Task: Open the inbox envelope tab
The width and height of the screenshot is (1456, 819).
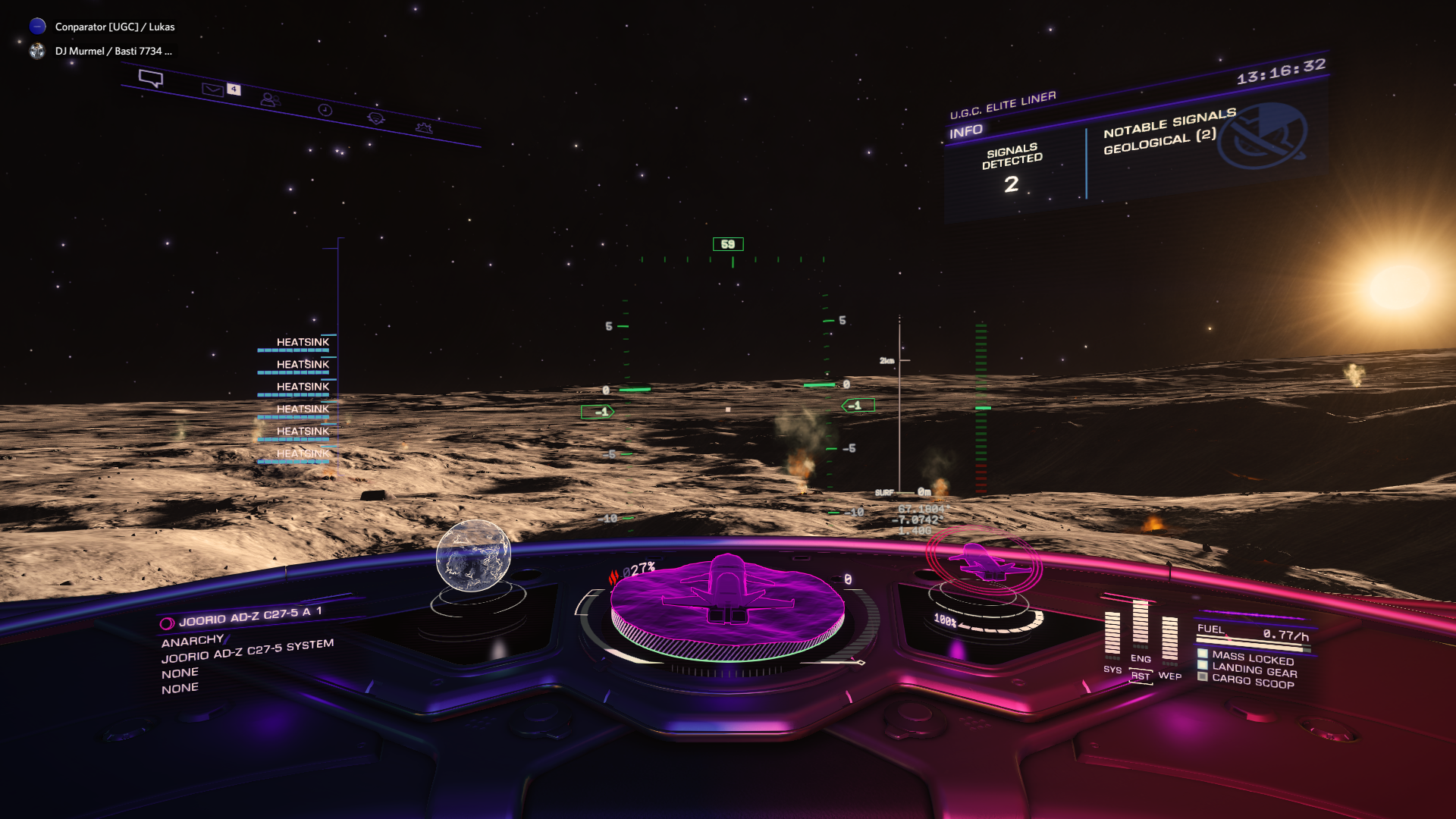Action: pyautogui.click(x=213, y=89)
